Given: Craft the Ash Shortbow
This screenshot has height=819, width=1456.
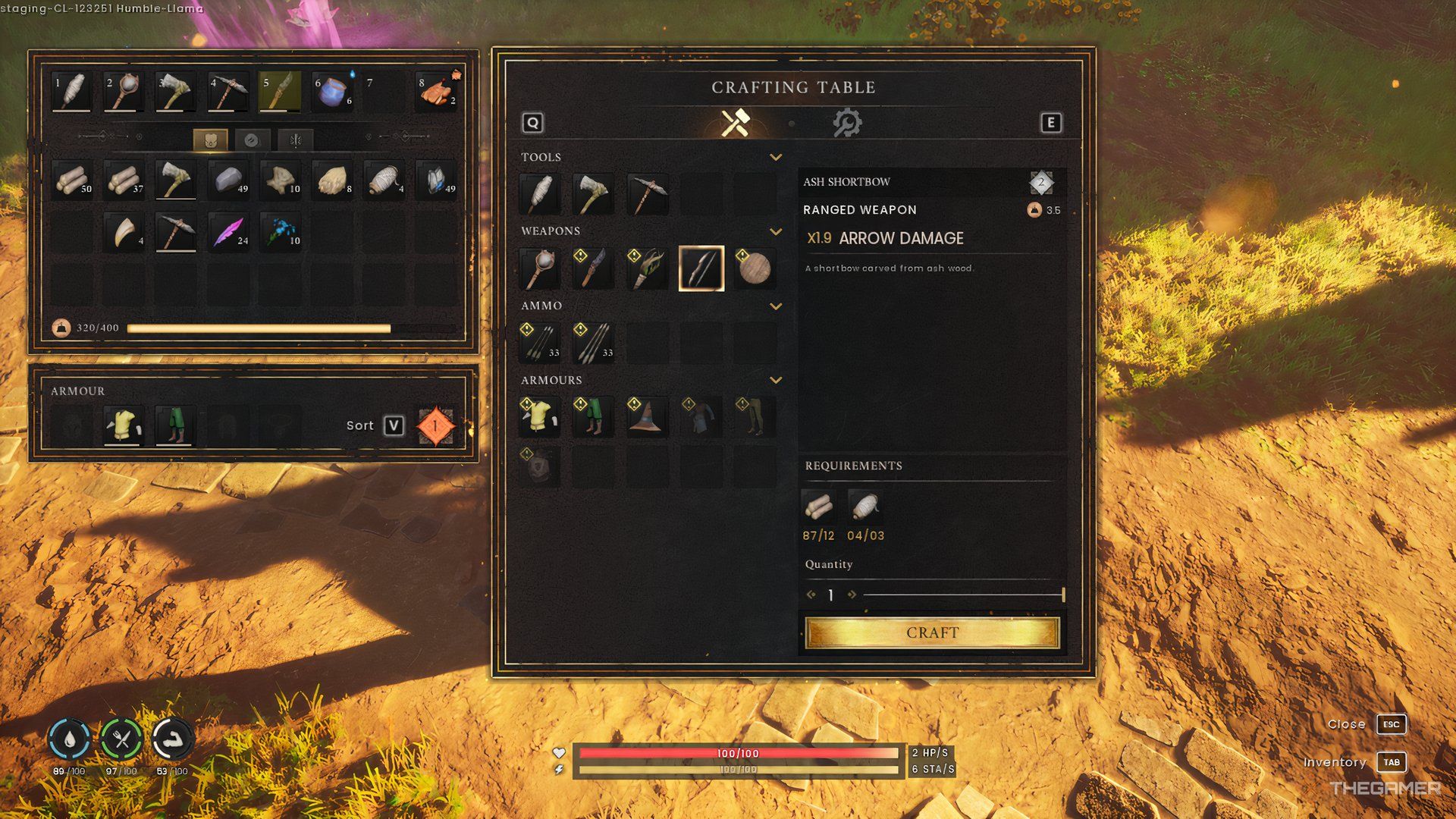Looking at the screenshot, I should [932, 632].
